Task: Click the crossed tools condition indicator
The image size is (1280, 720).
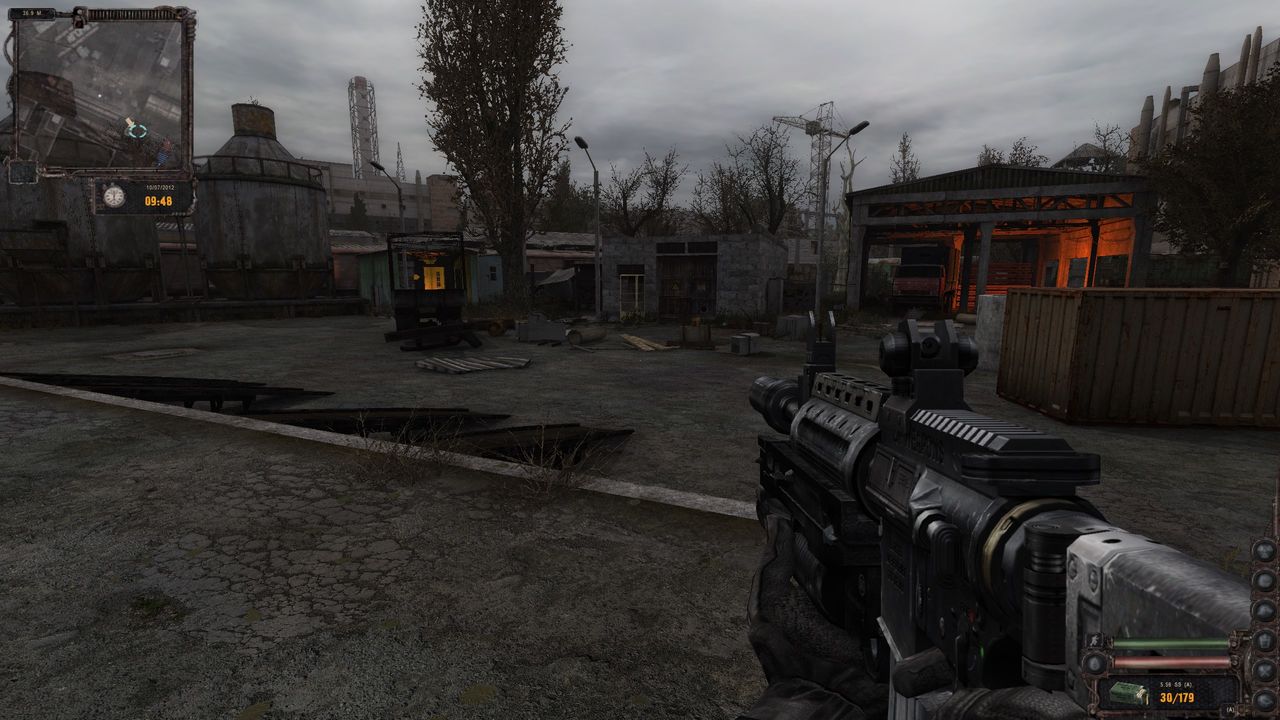Action: click(1264, 670)
